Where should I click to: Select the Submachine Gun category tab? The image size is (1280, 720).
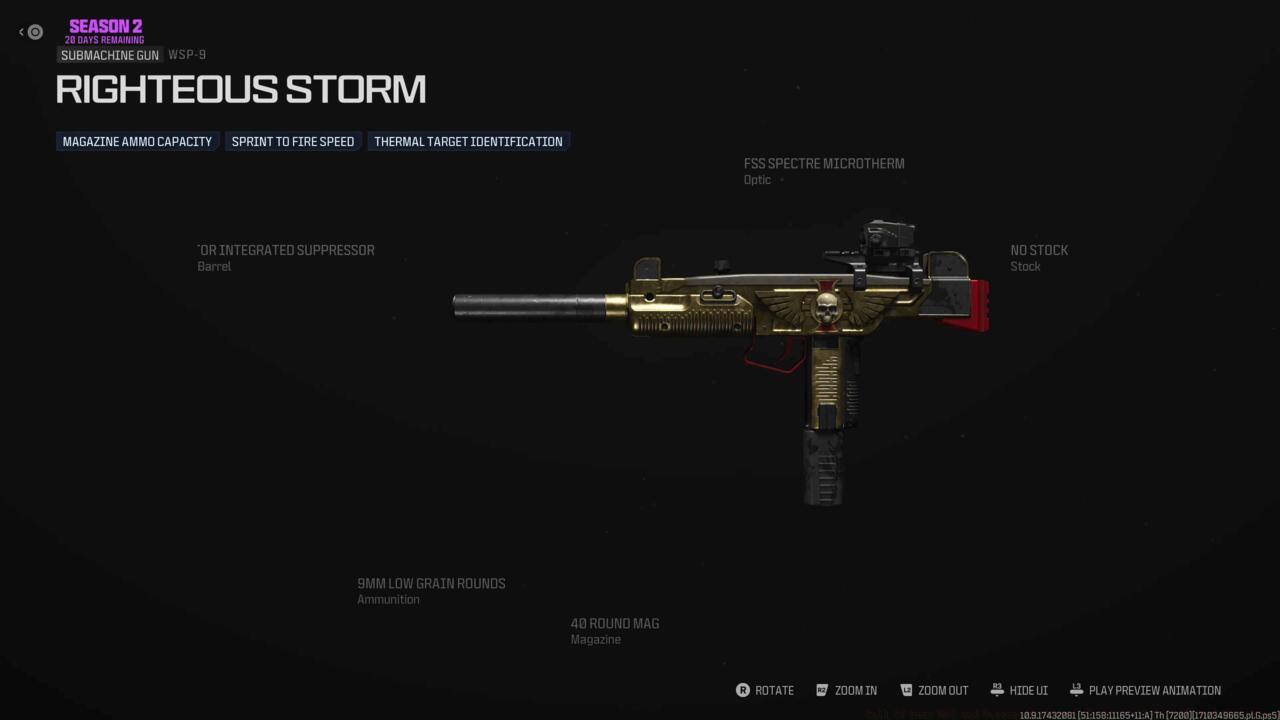(109, 55)
